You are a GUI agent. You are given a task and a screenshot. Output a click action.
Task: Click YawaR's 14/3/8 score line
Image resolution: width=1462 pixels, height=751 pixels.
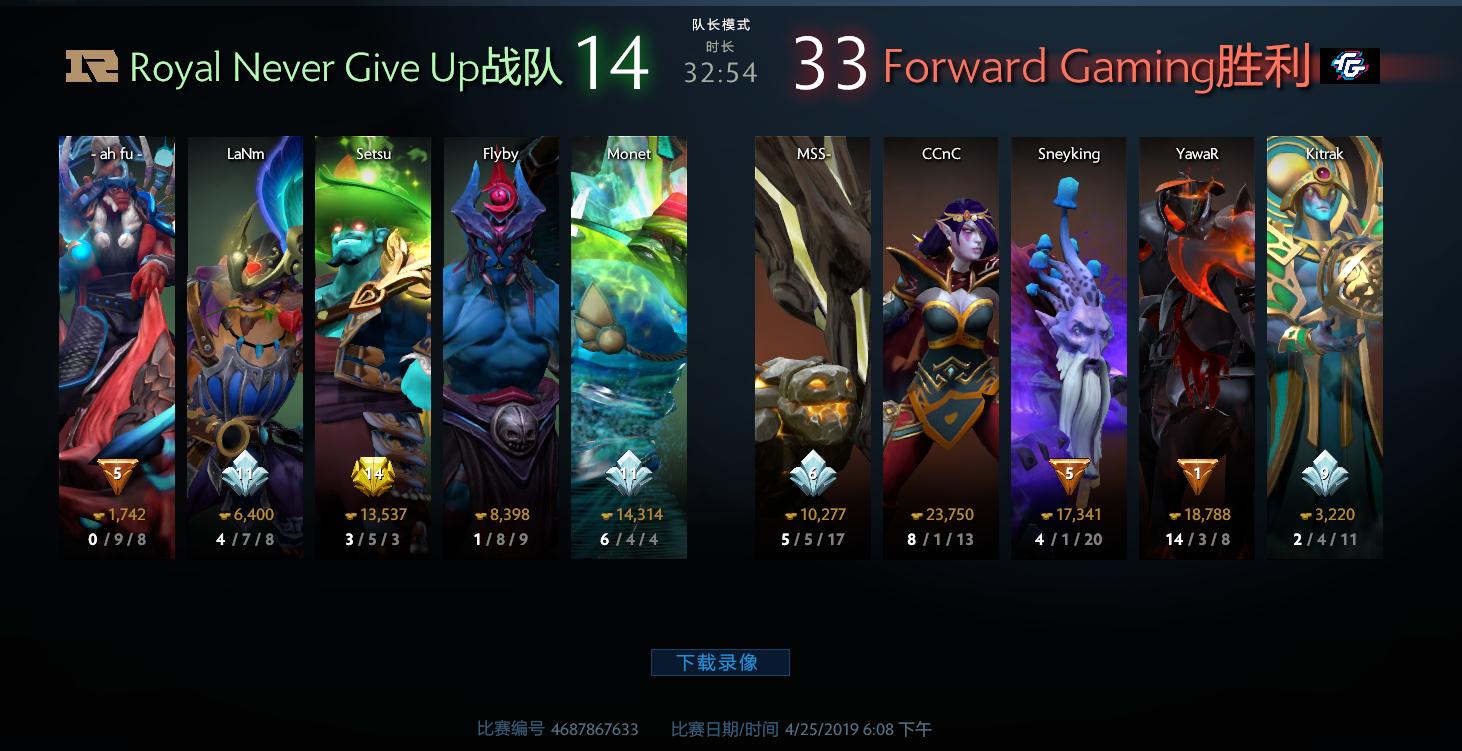[1196, 539]
